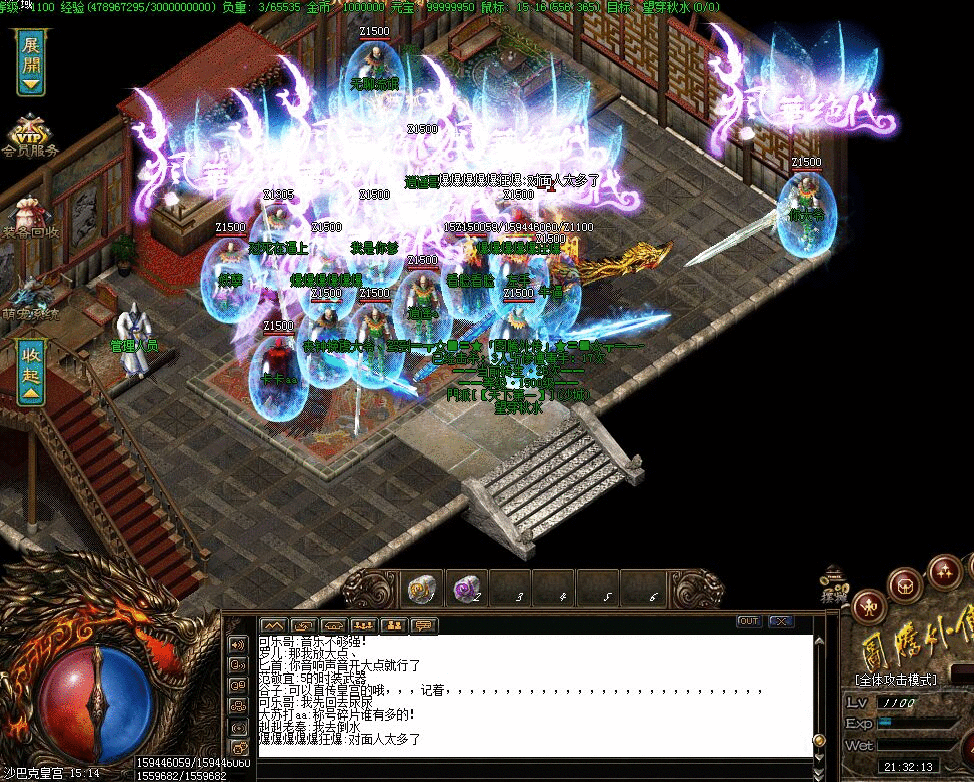The height and width of the screenshot is (782, 974).
Task: Close the chat panel with X button
Action: 780,621
